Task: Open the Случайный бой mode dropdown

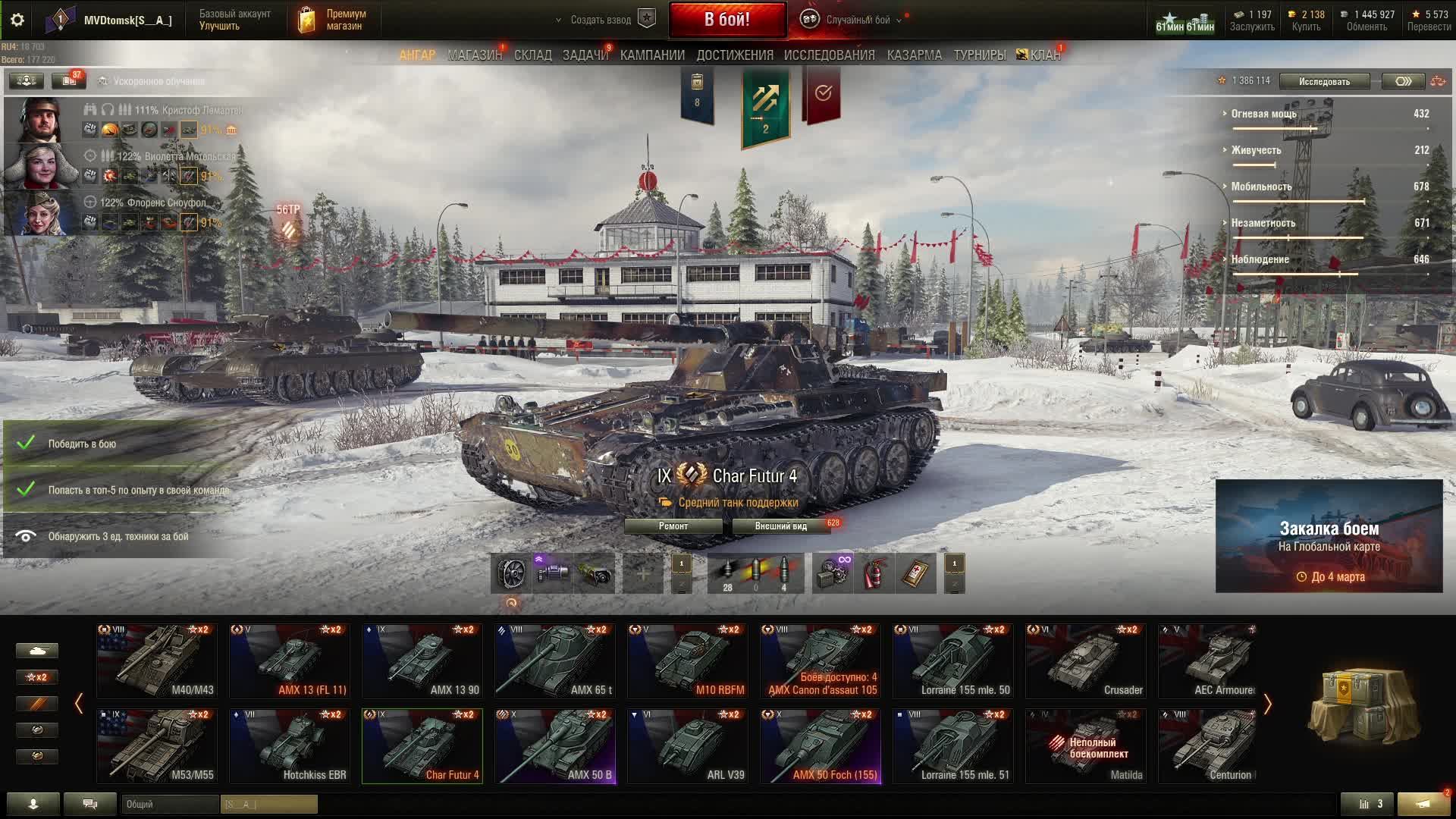Action: point(858,20)
